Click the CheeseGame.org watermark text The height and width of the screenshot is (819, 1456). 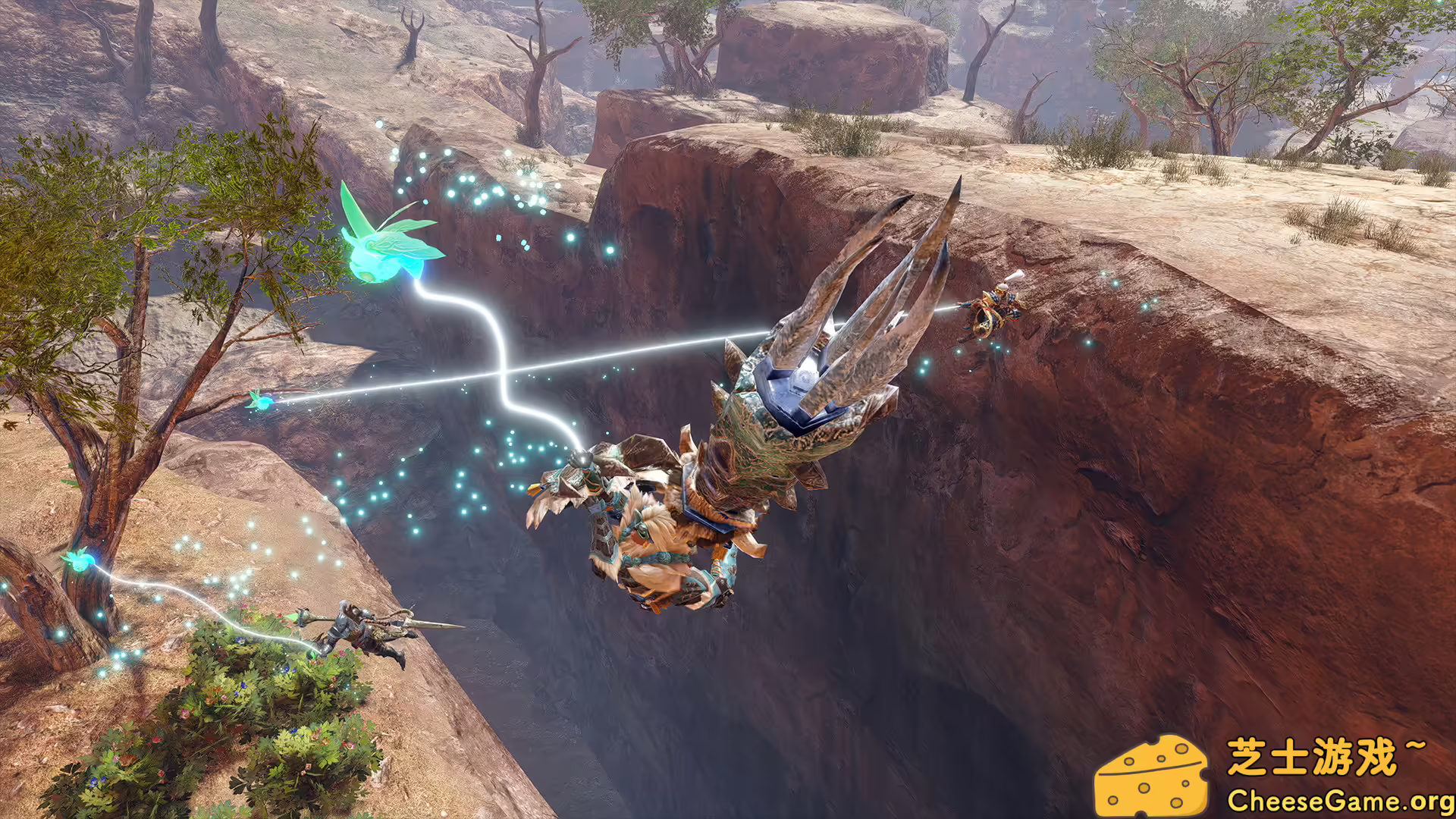pyautogui.click(x=1339, y=800)
